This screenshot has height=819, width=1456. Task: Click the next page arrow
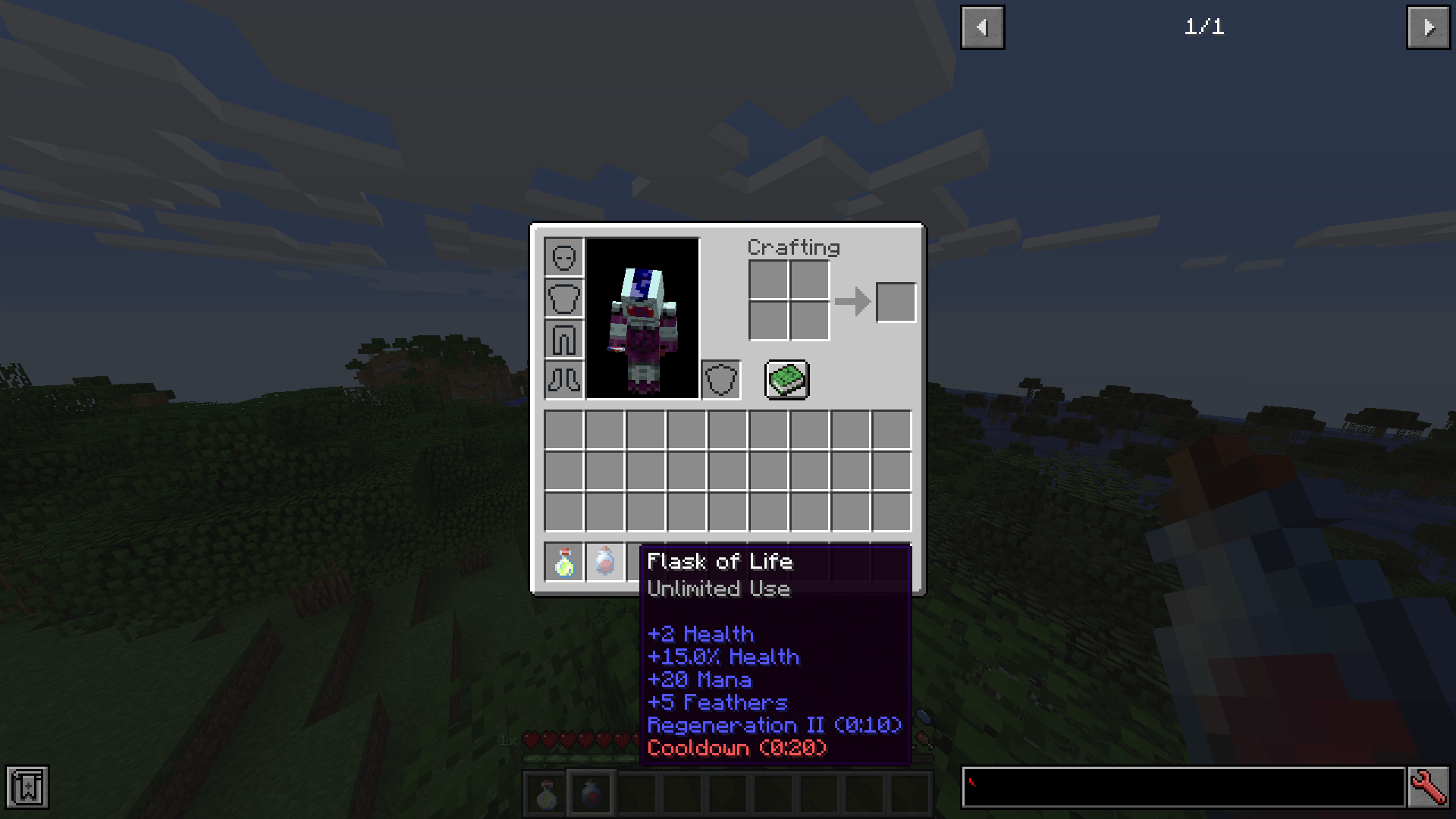click(x=1429, y=27)
